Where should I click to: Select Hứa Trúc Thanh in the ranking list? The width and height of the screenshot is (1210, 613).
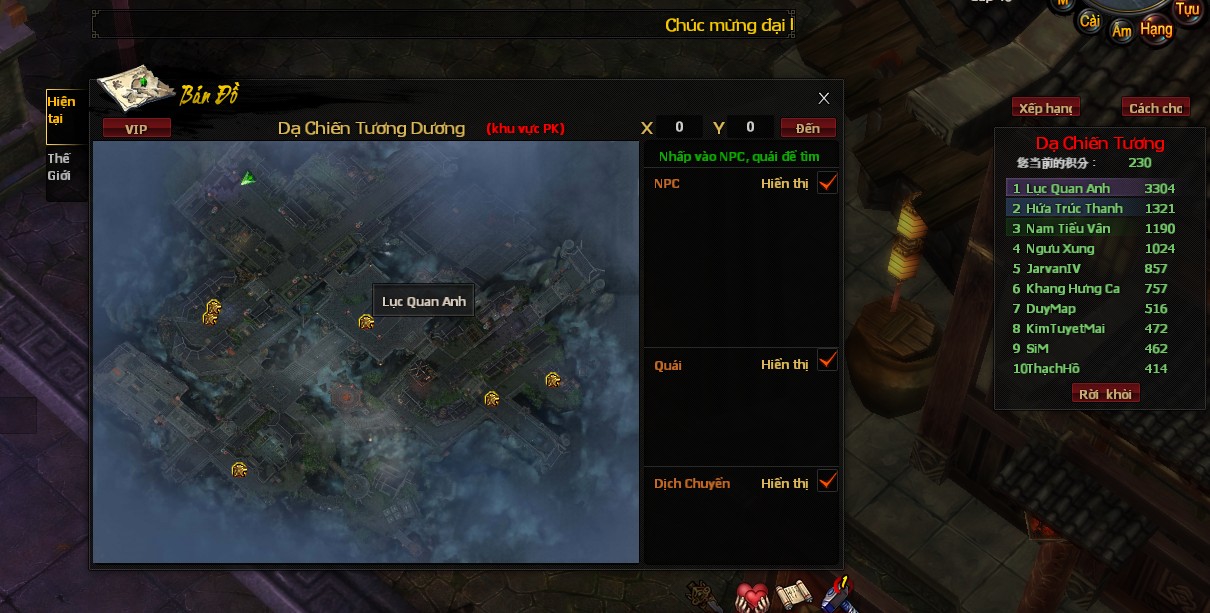click(x=1074, y=208)
